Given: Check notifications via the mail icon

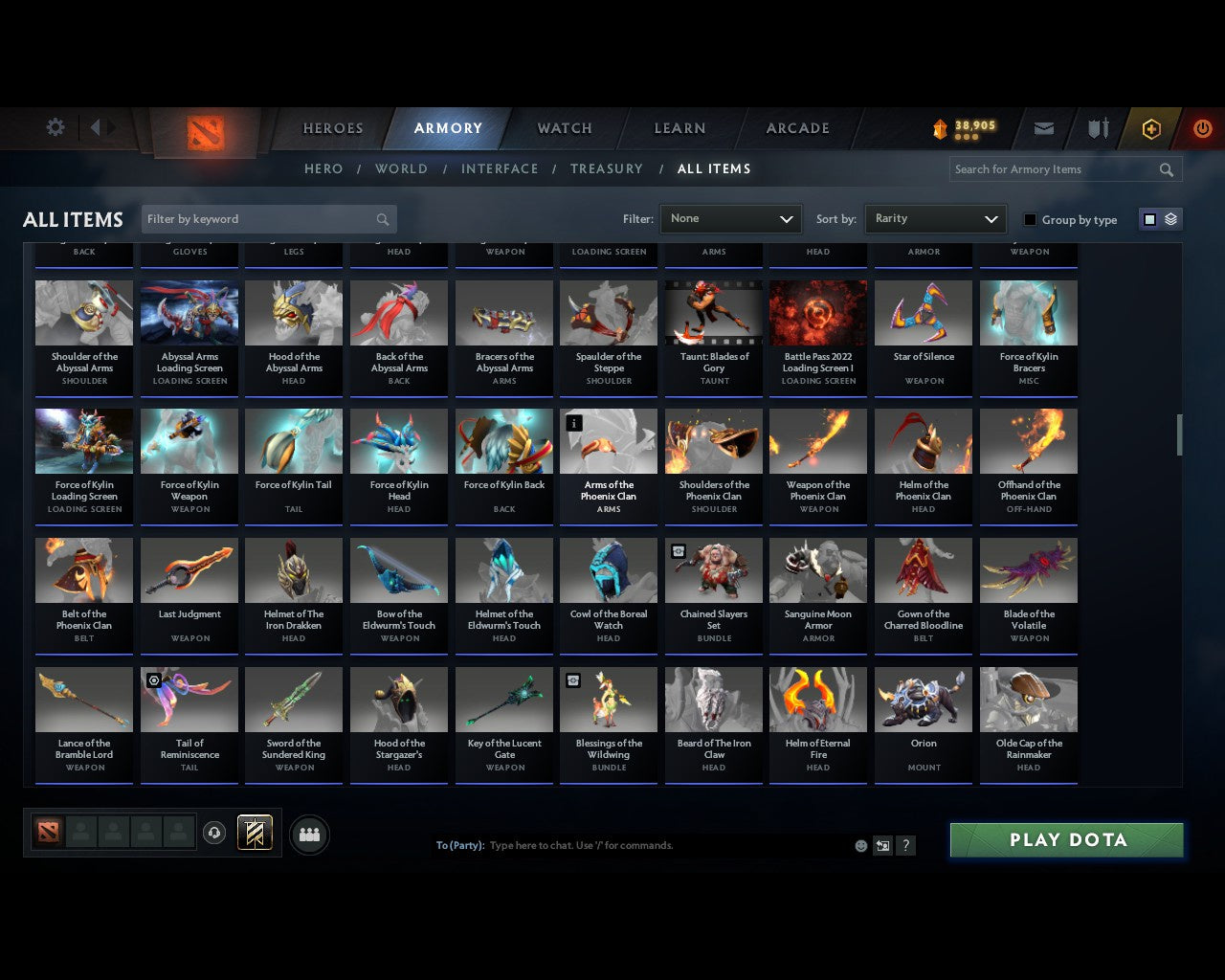Looking at the screenshot, I should tap(1043, 127).
